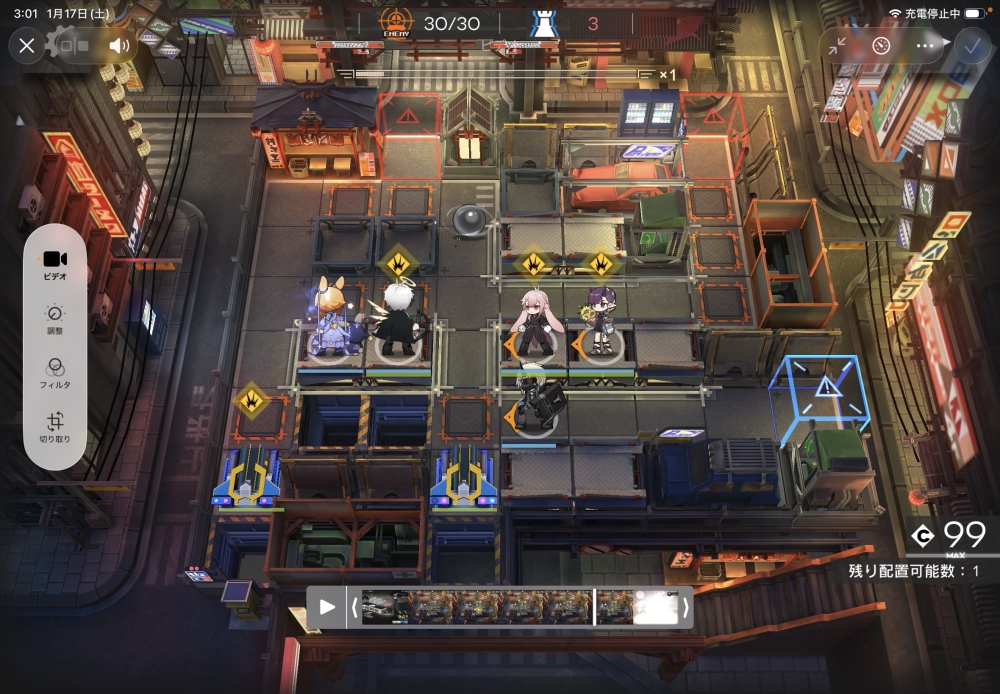The width and height of the screenshot is (1000, 694).
Task: Close the video editor with the X button
Action: click(27, 45)
